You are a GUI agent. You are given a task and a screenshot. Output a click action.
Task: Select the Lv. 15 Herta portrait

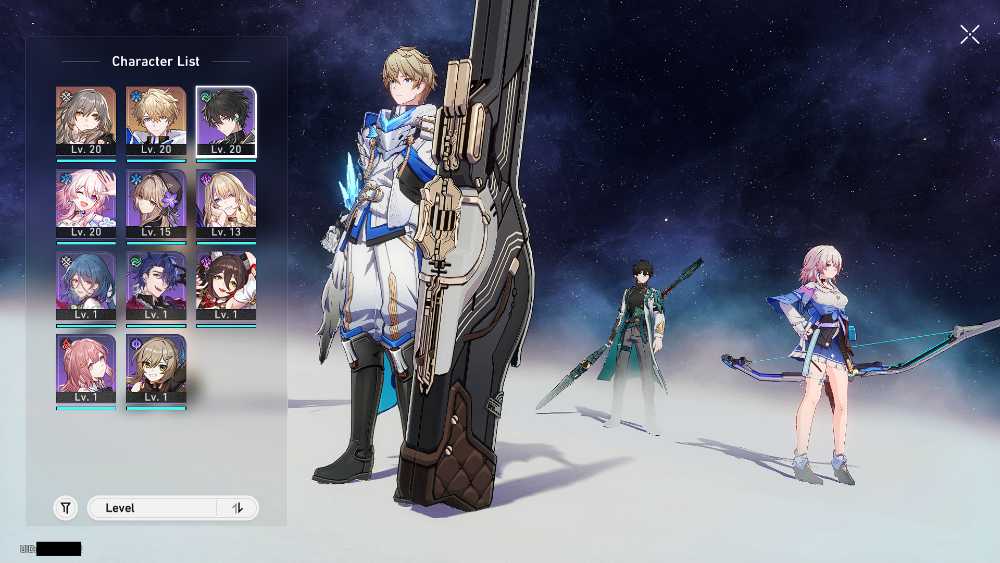(156, 204)
